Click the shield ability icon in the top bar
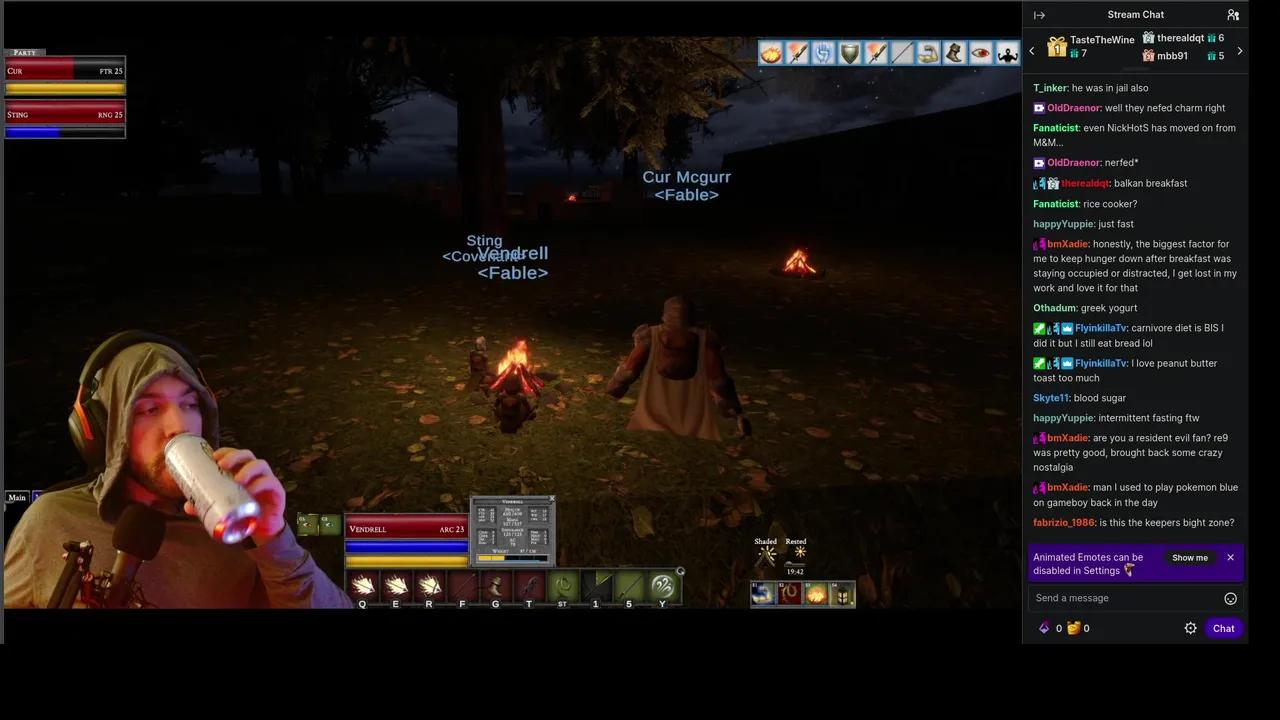 (x=849, y=53)
